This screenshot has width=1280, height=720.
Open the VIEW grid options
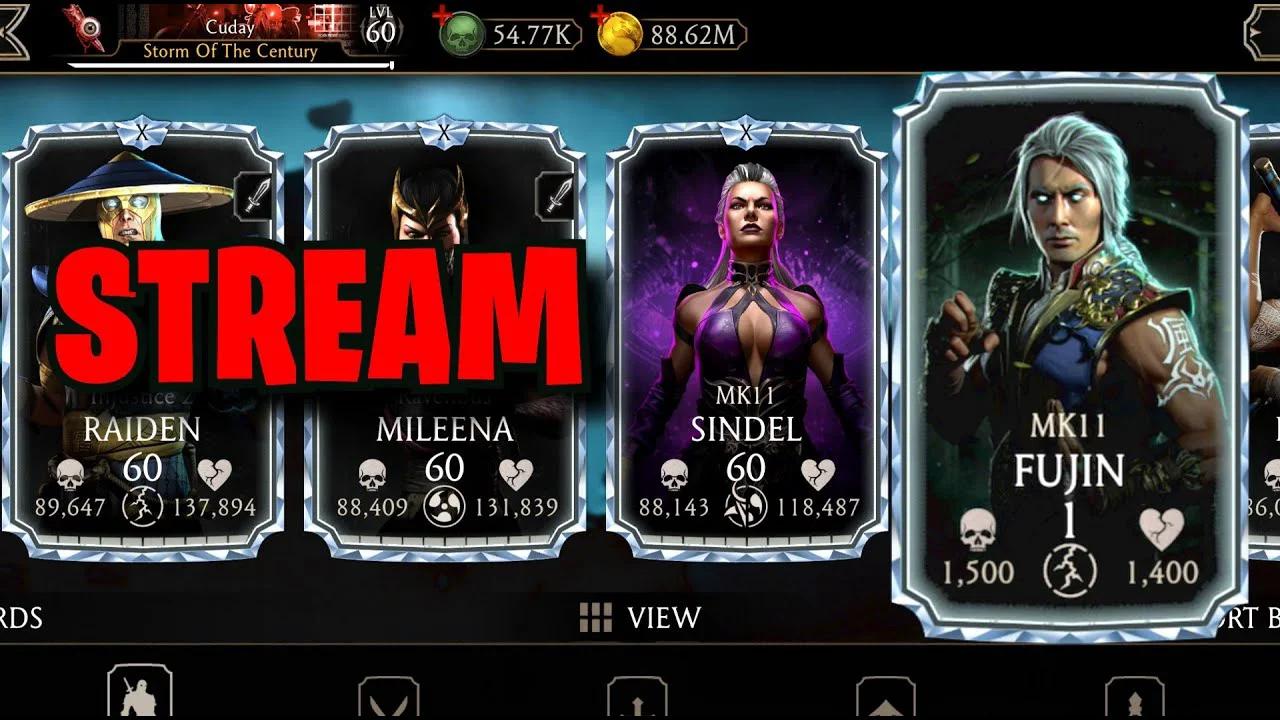(x=636, y=618)
